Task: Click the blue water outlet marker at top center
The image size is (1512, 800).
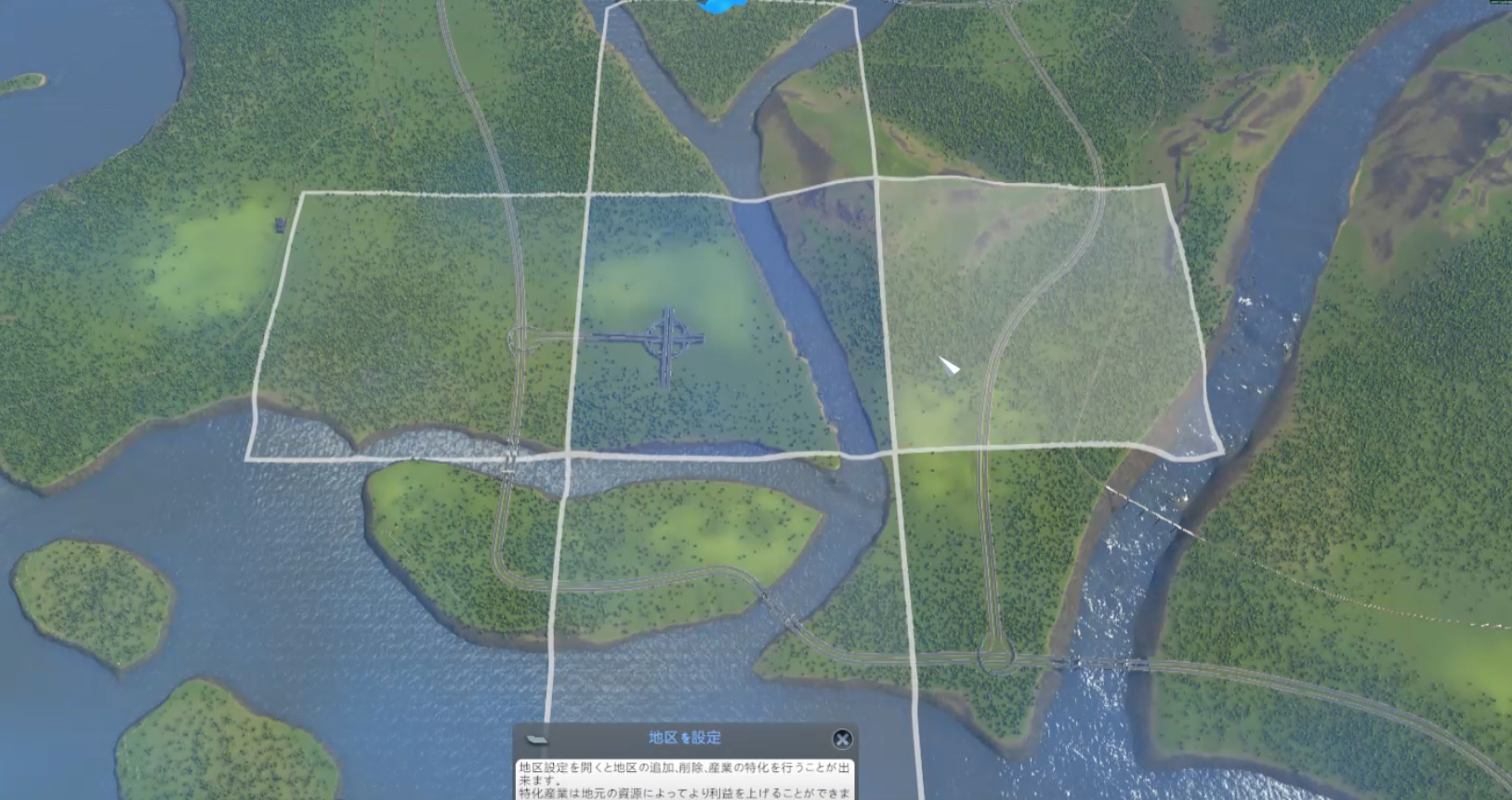Action: click(716, 7)
